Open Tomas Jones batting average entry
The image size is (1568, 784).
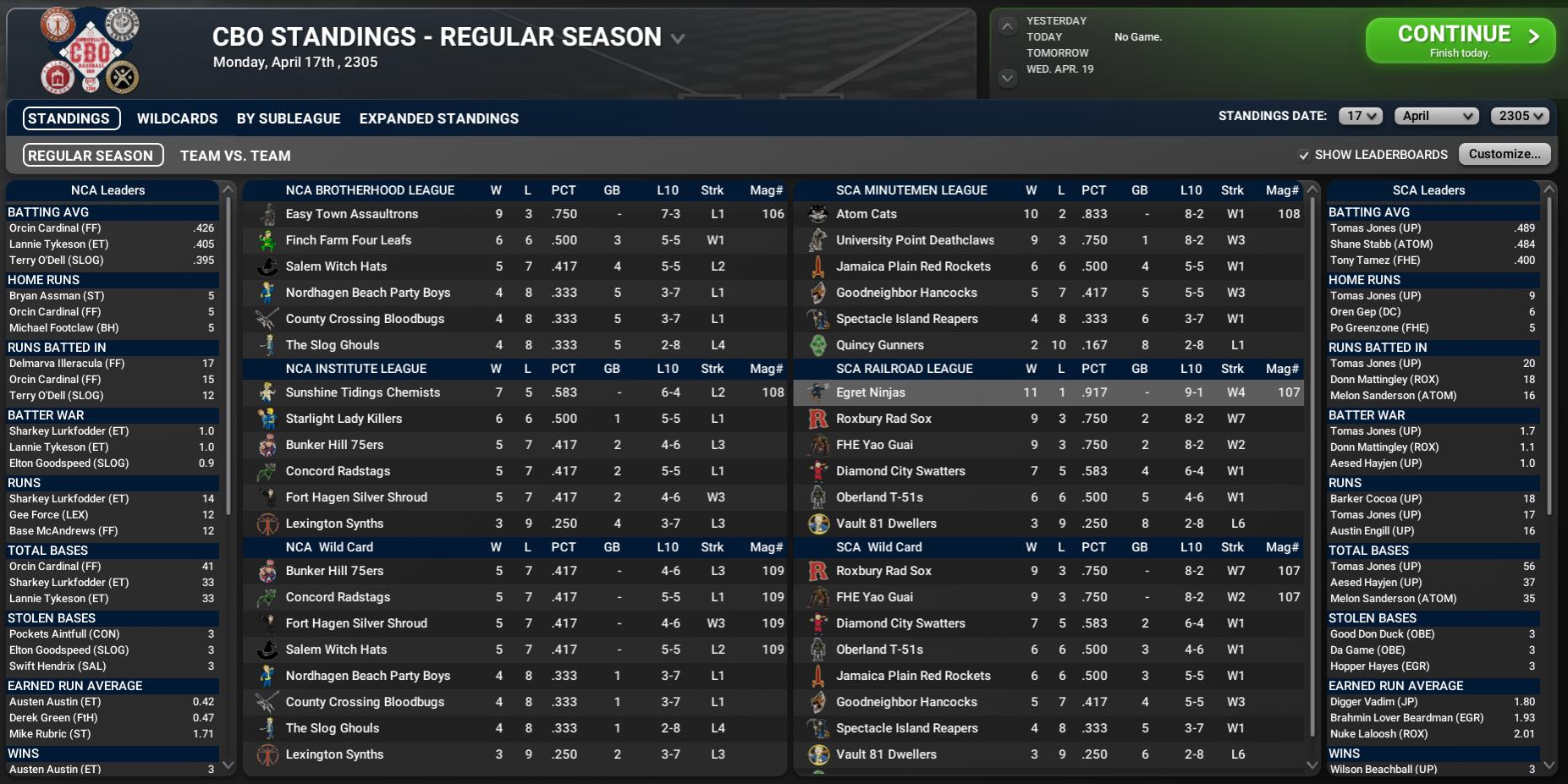pyautogui.click(x=1375, y=228)
